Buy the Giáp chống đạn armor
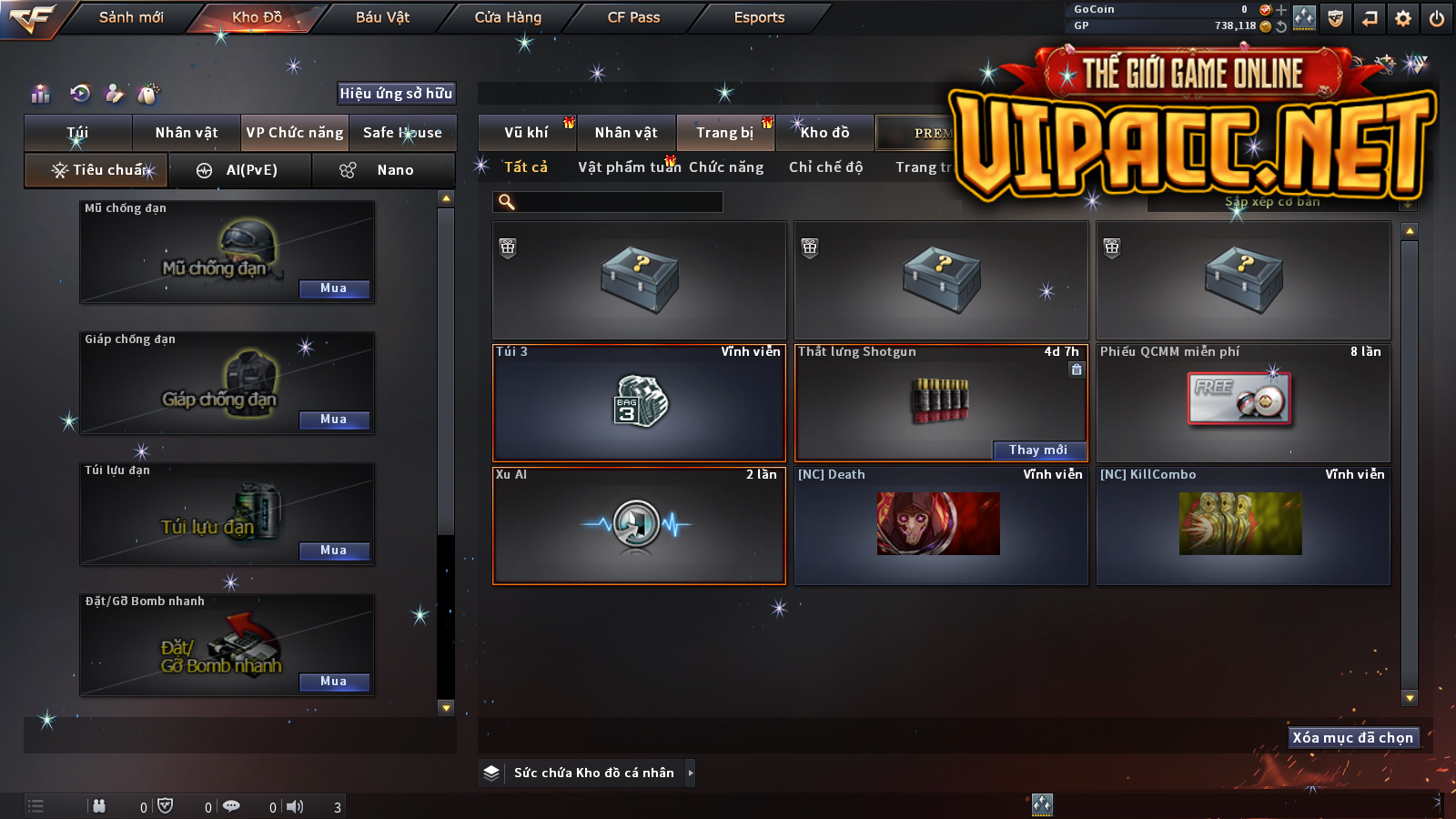 point(334,420)
